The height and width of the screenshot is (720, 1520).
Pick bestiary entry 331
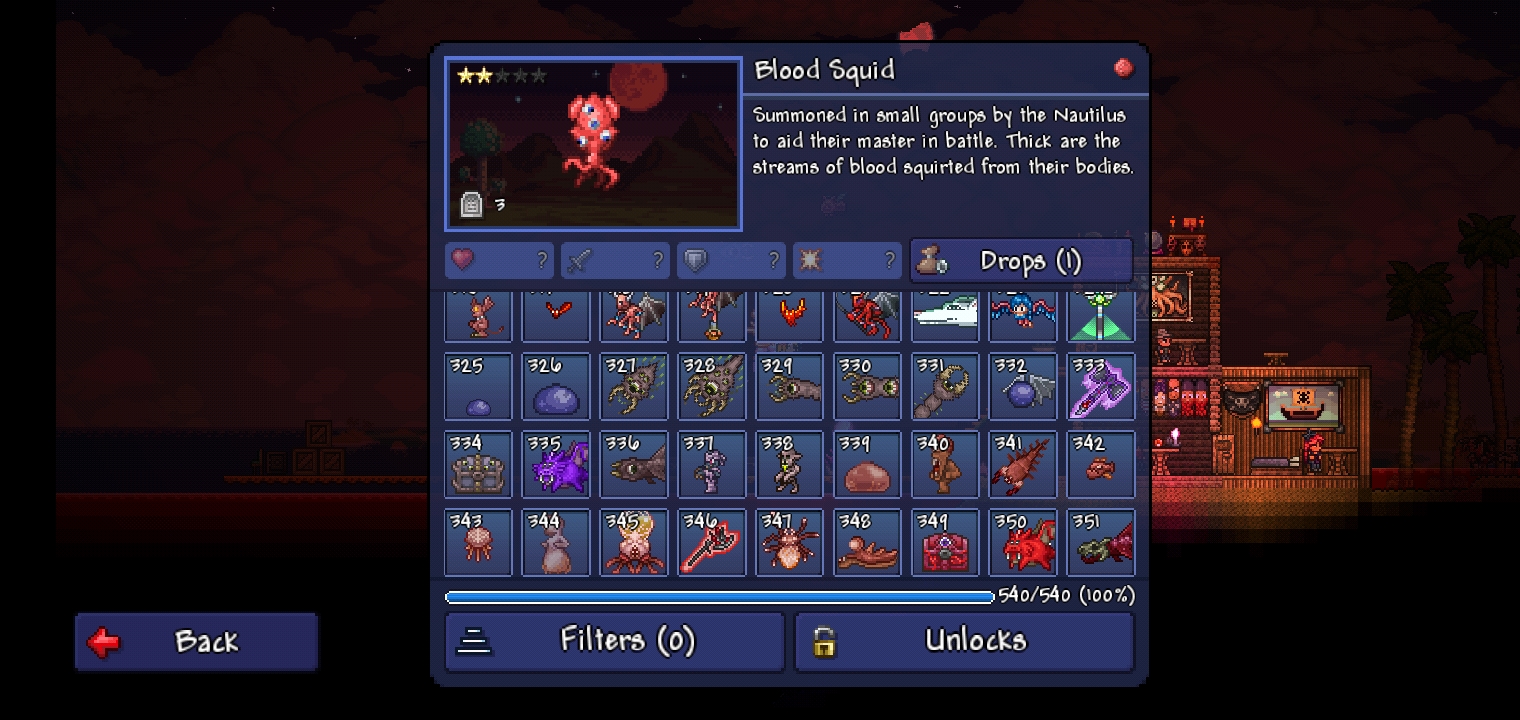(946, 386)
